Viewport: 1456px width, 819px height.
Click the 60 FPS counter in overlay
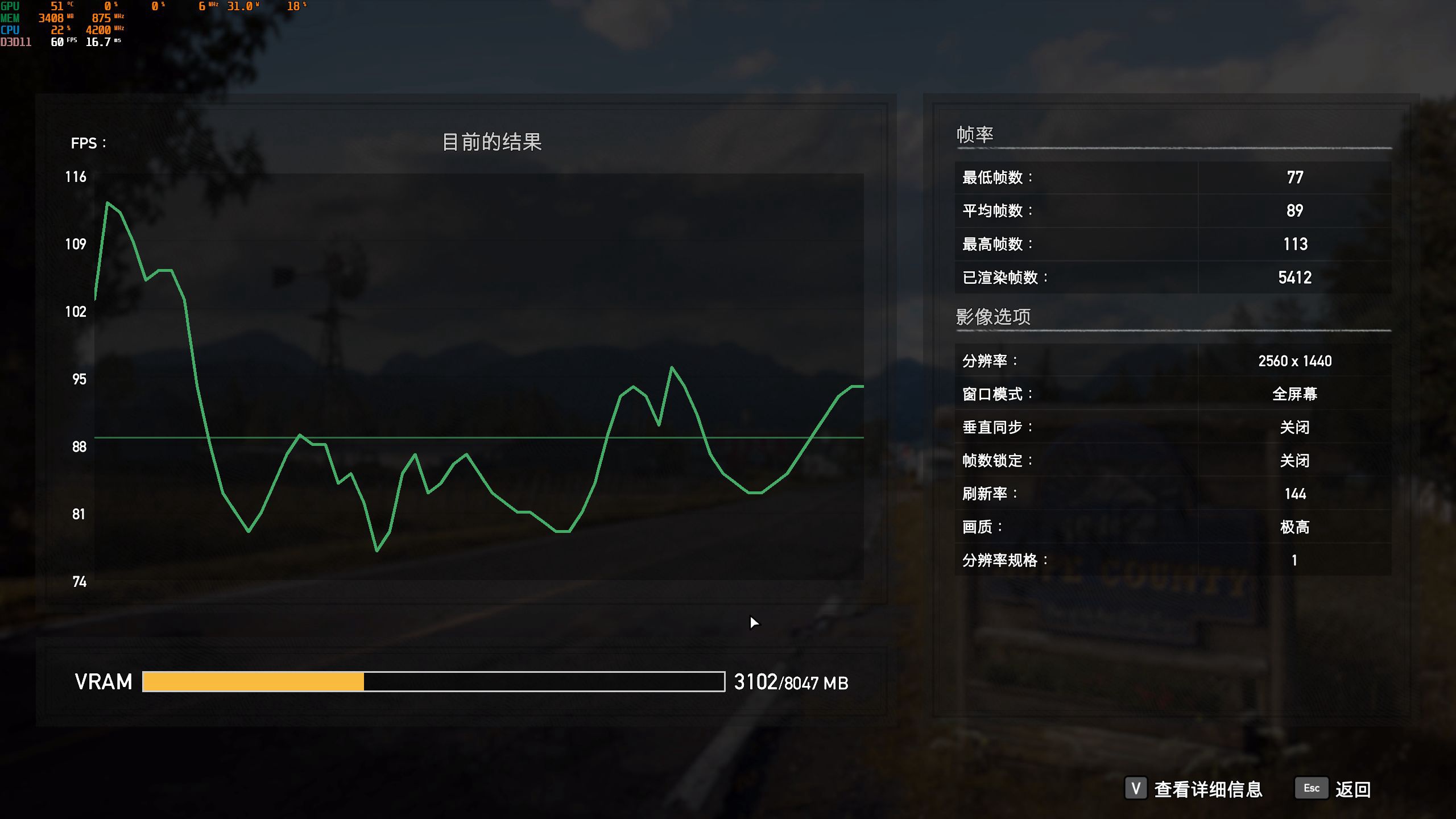click(x=60, y=43)
